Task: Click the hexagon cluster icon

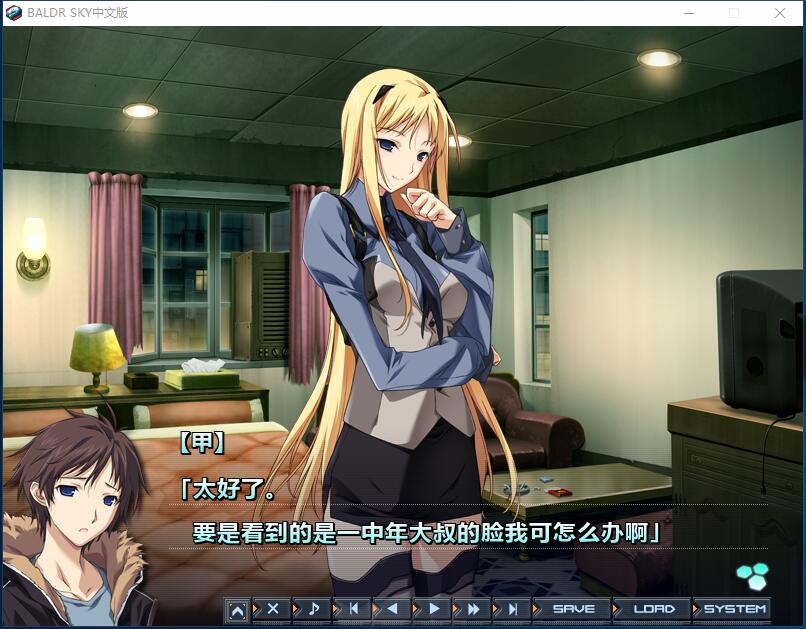Action: (x=751, y=575)
